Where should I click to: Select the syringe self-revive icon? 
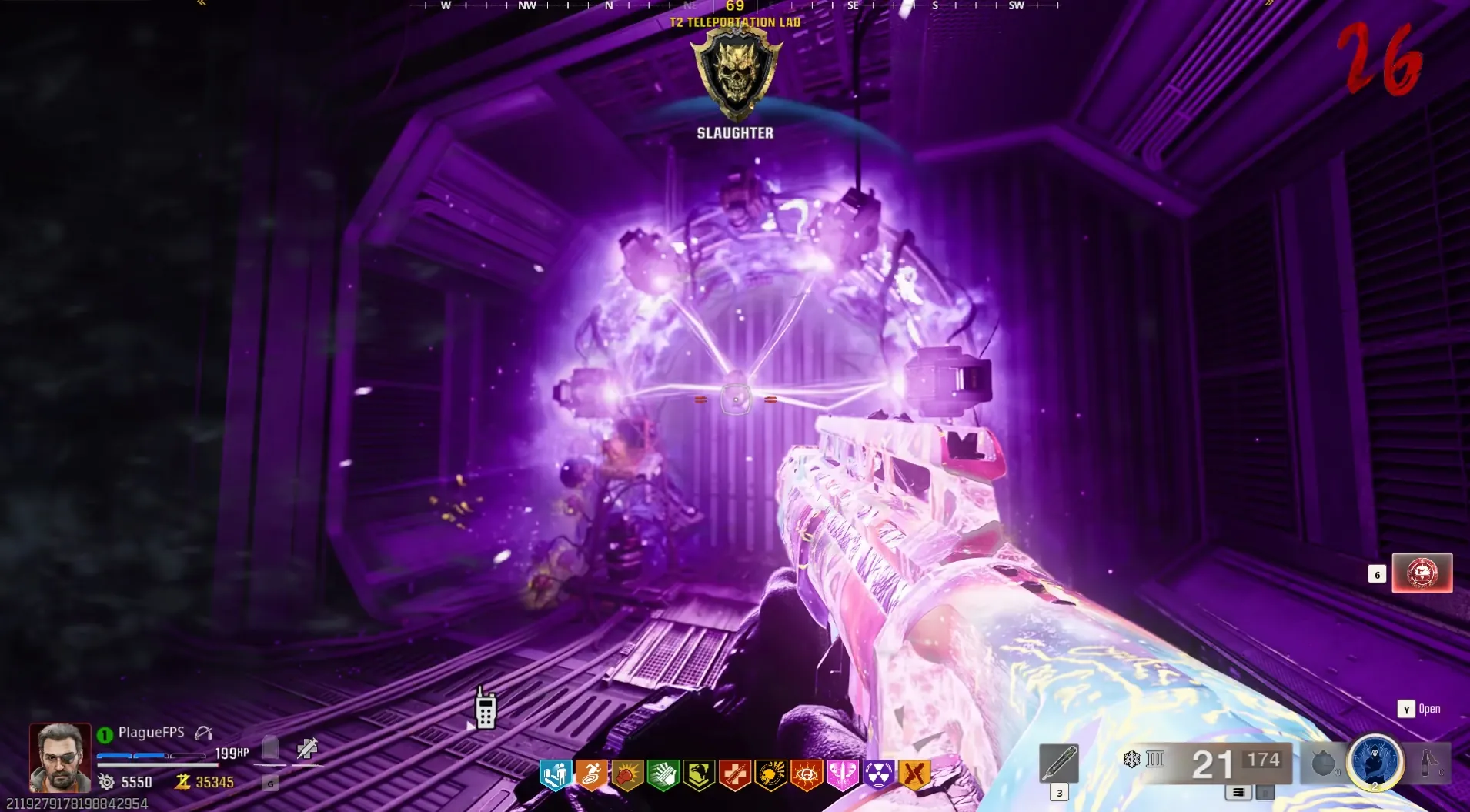pos(307,748)
